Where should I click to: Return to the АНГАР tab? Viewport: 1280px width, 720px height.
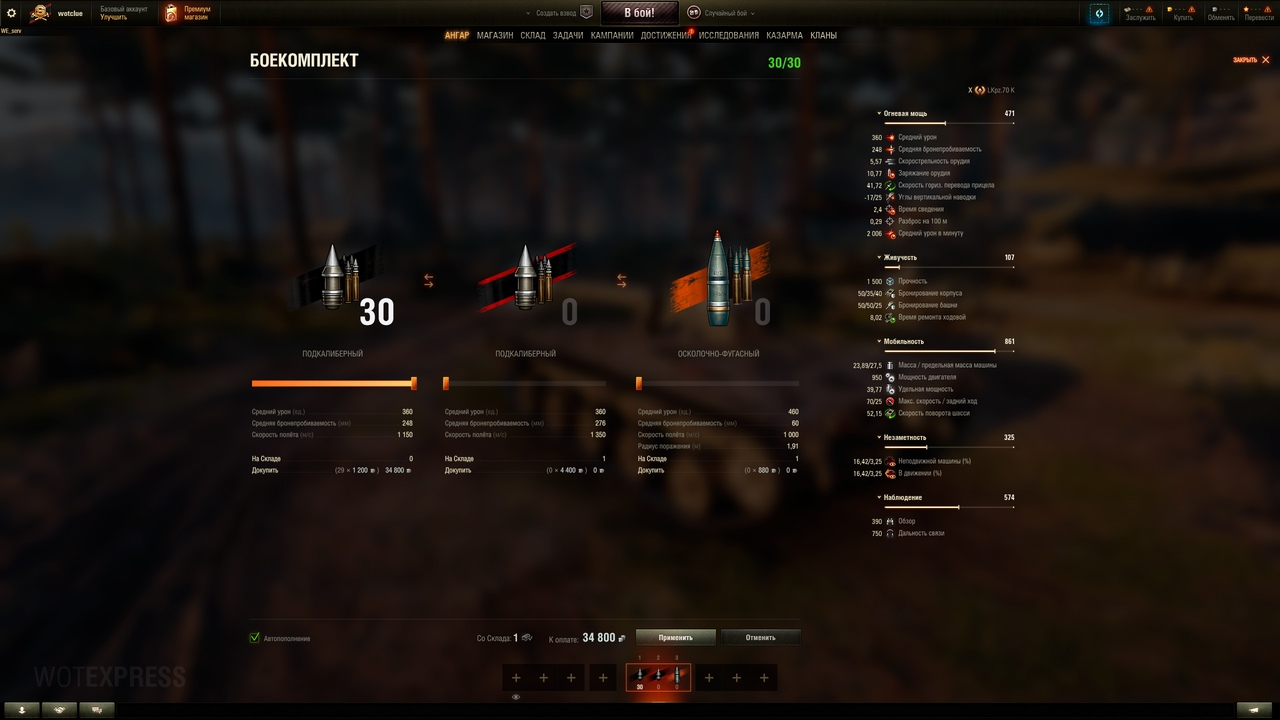[x=456, y=35]
